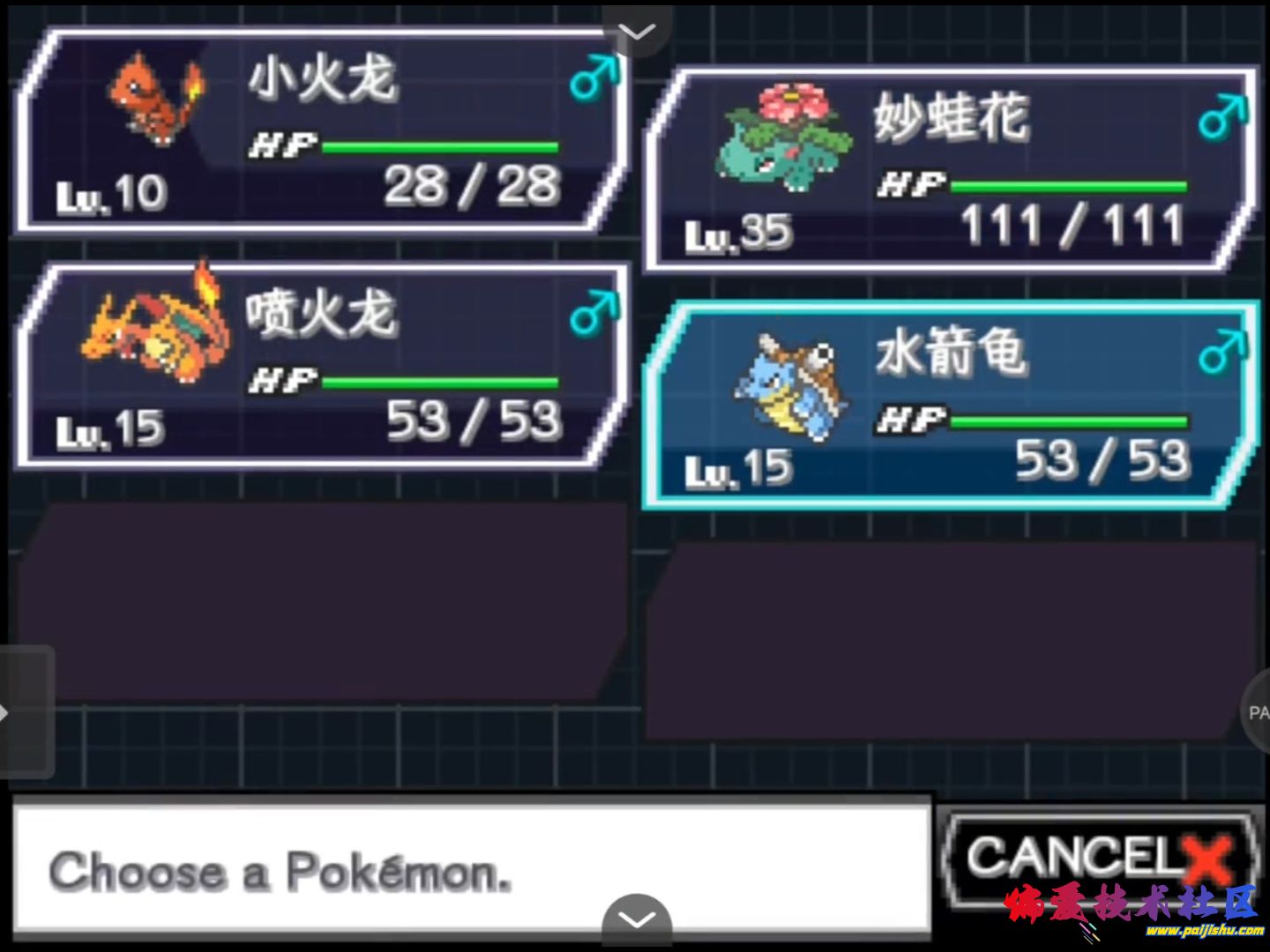Open the bottom emulator chevron tab
This screenshot has height=952, width=1270.
636,921
